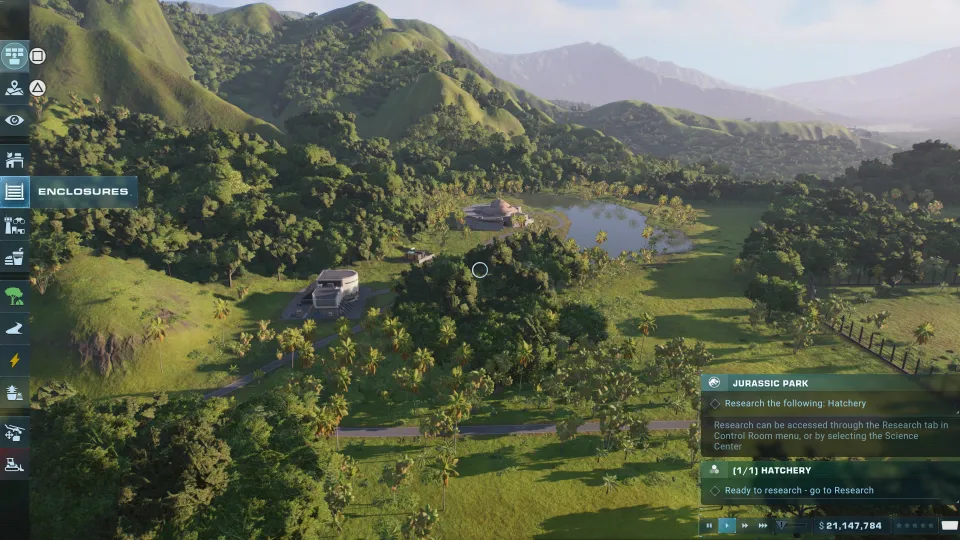960x540 pixels.
Task: Open the binoculars guest attractions category
Action: [14, 226]
